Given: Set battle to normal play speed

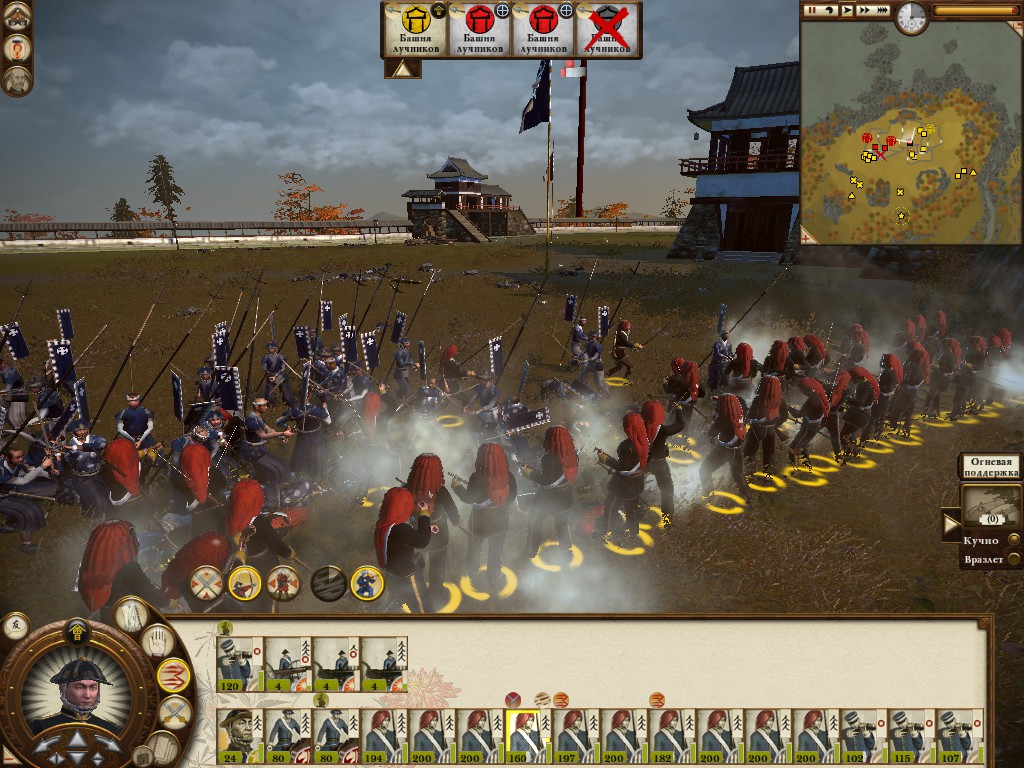Looking at the screenshot, I should click(848, 9).
